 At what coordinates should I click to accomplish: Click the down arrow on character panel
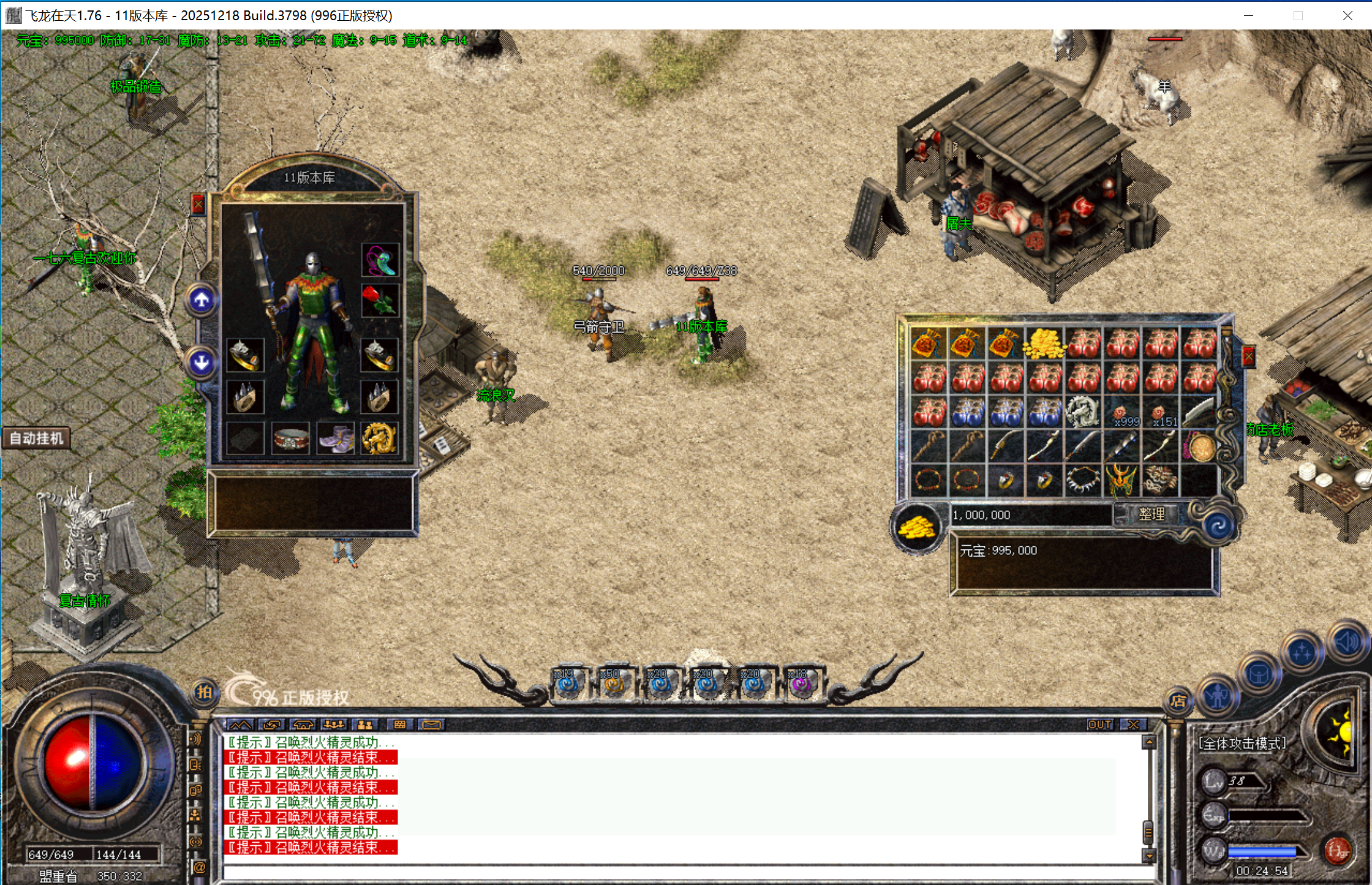[202, 363]
